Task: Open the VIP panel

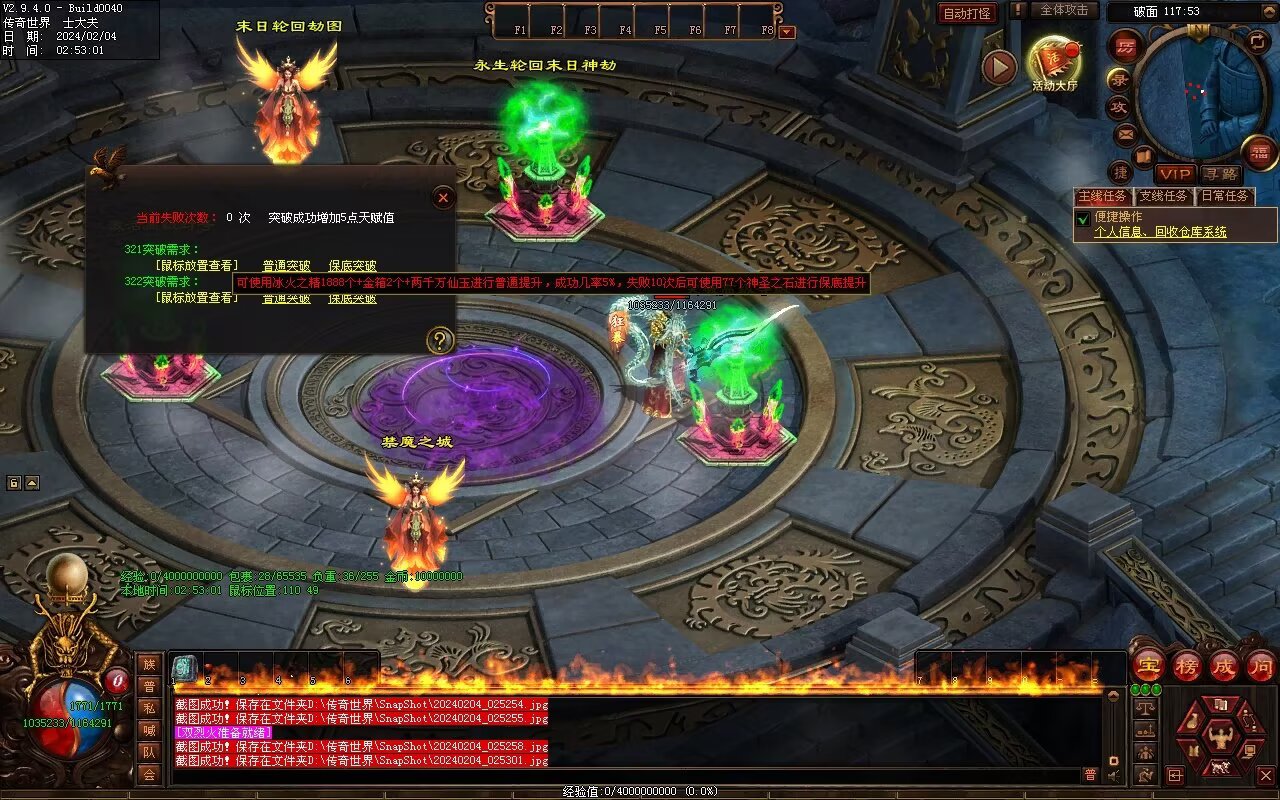Action: (1175, 174)
